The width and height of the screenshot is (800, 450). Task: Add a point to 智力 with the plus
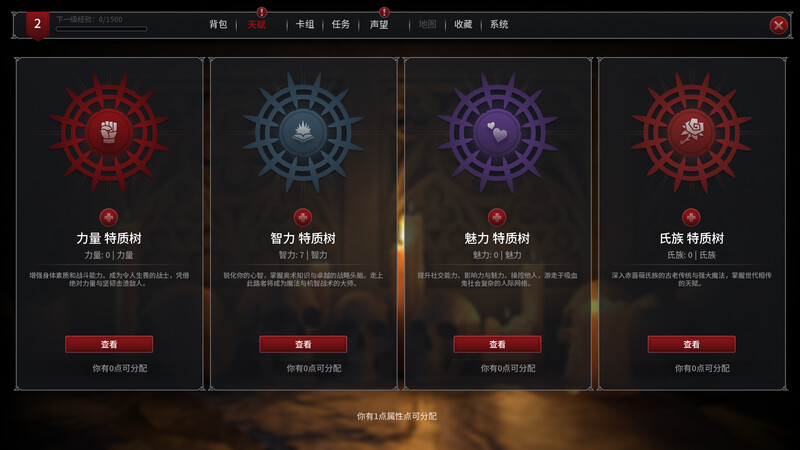303,217
